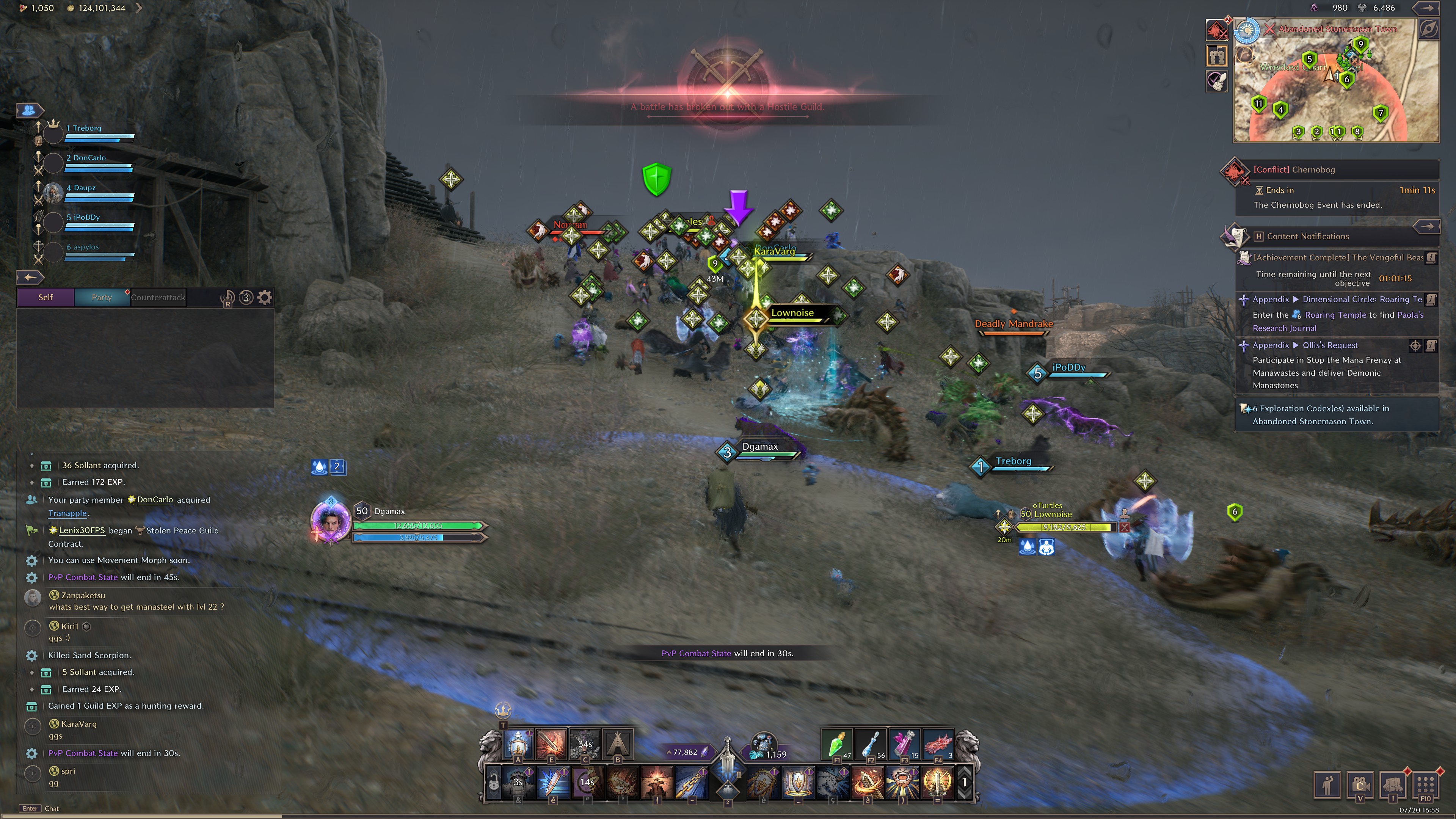The height and width of the screenshot is (819, 1456).
Task: Select party member DonCarlo
Action: pyautogui.click(x=86, y=158)
